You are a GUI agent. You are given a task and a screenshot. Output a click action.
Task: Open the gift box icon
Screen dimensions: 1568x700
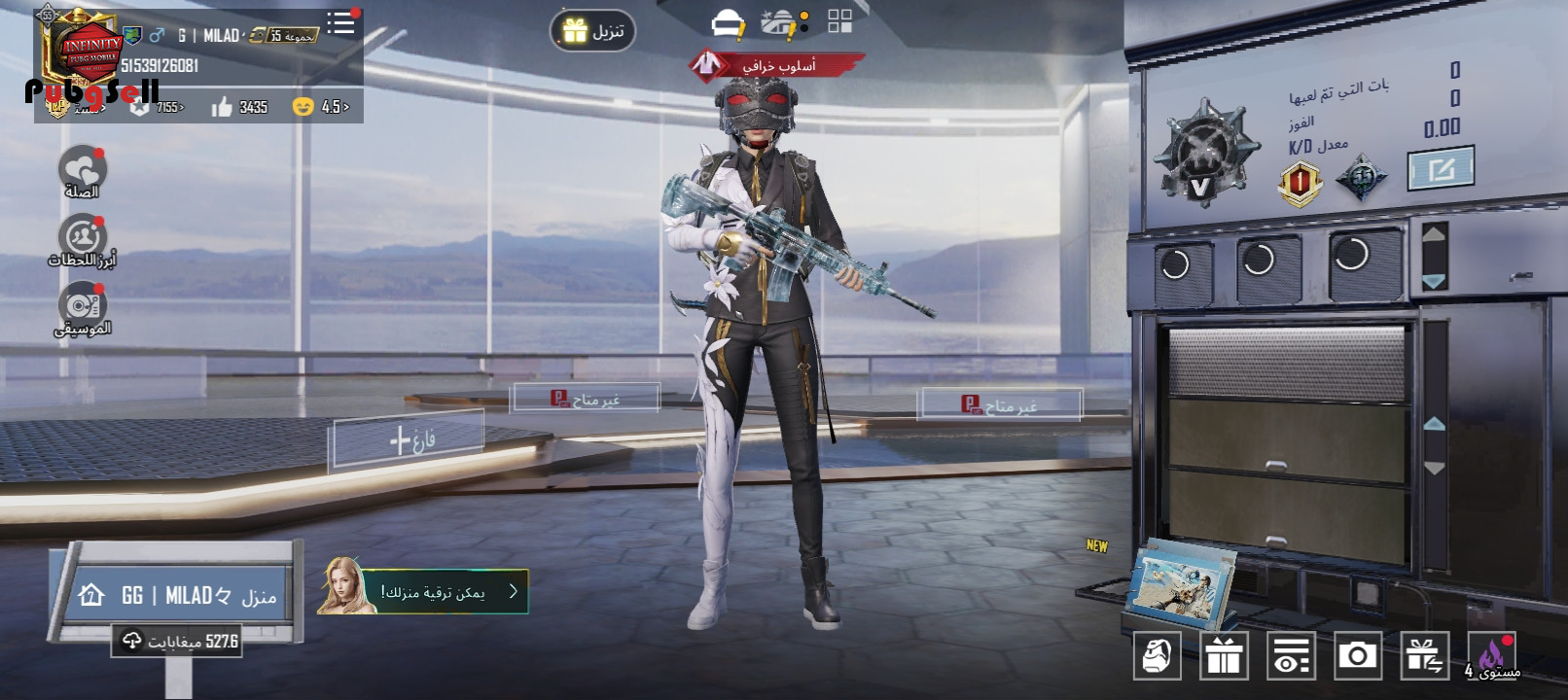click(x=1224, y=656)
